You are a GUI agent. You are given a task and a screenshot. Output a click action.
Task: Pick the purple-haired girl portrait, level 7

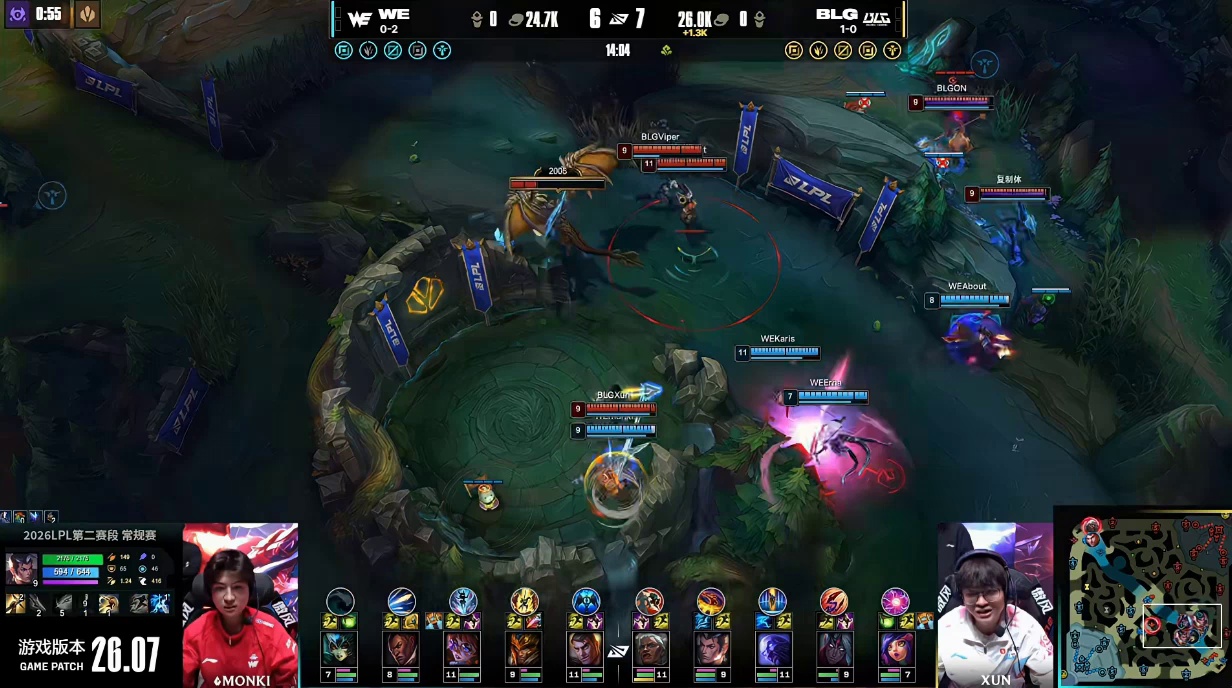pos(895,649)
